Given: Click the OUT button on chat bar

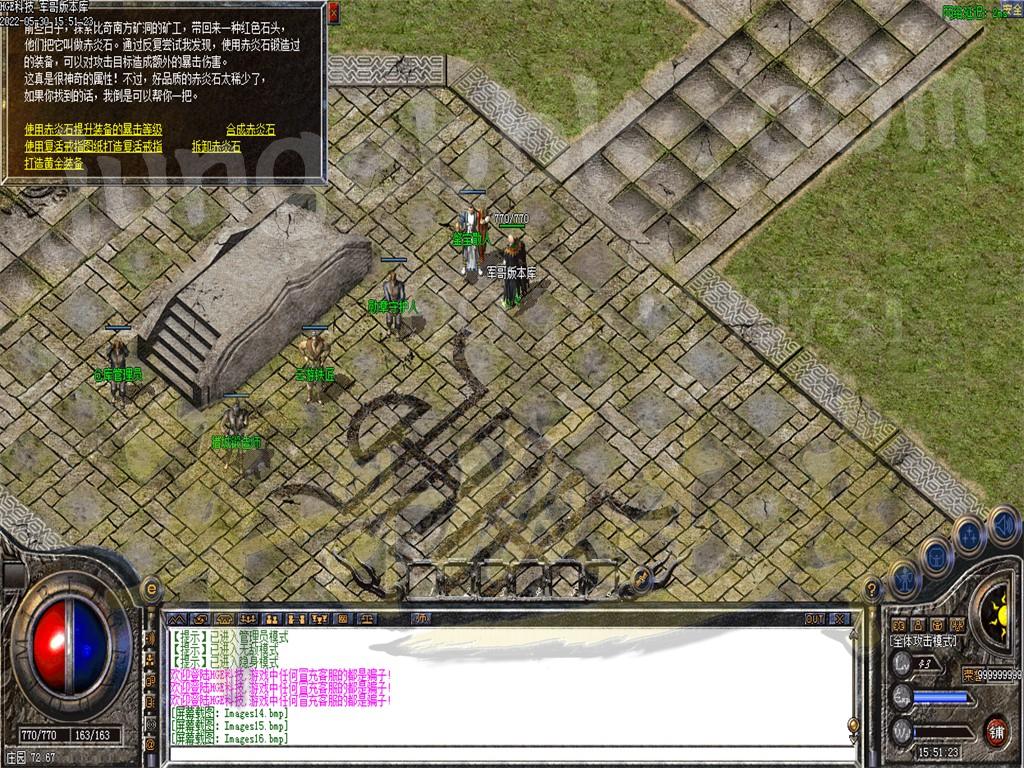Looking at the screenshot, I should coord(815,619).
